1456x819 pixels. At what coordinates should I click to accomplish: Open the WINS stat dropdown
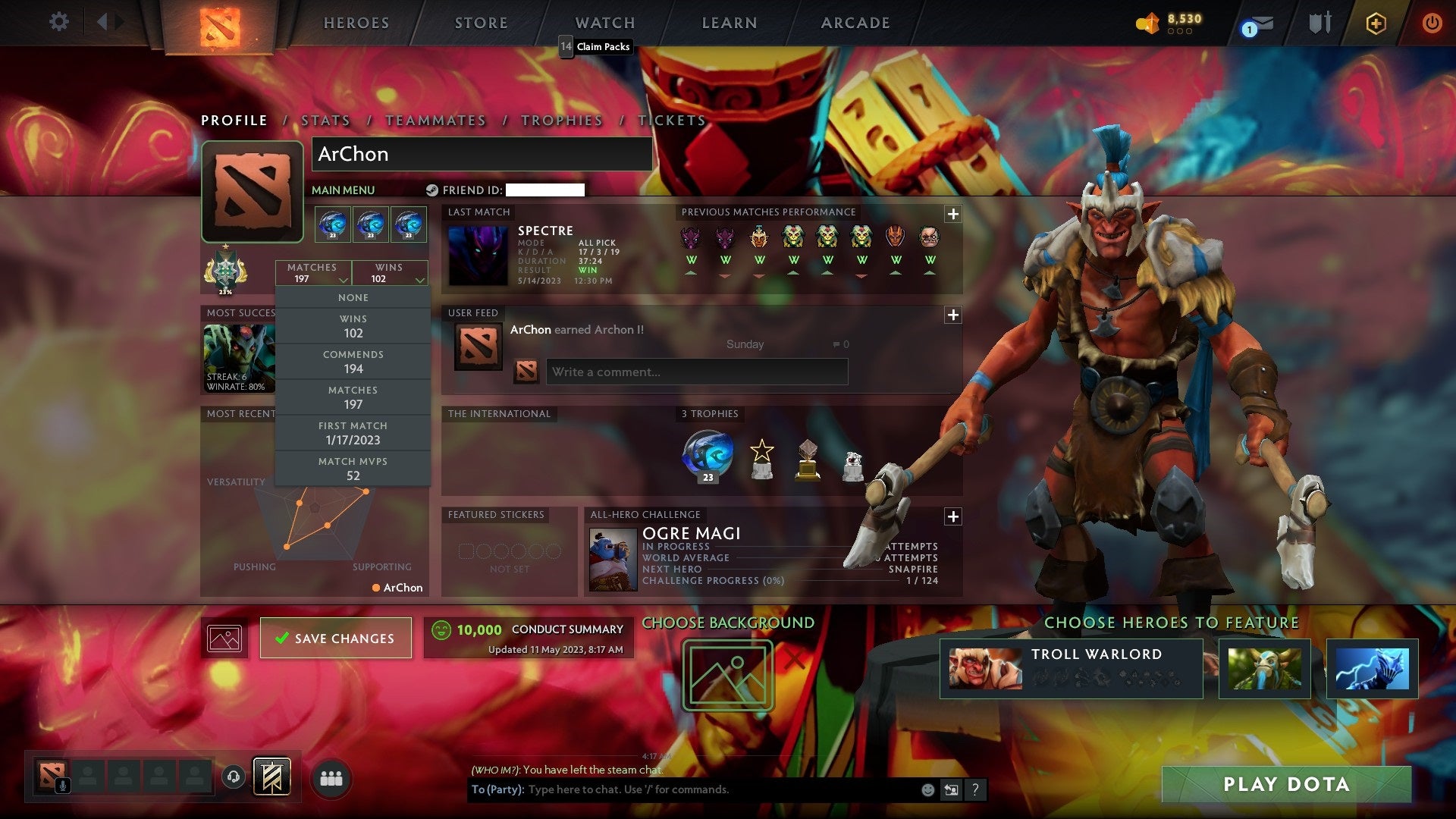coord(390,273)
